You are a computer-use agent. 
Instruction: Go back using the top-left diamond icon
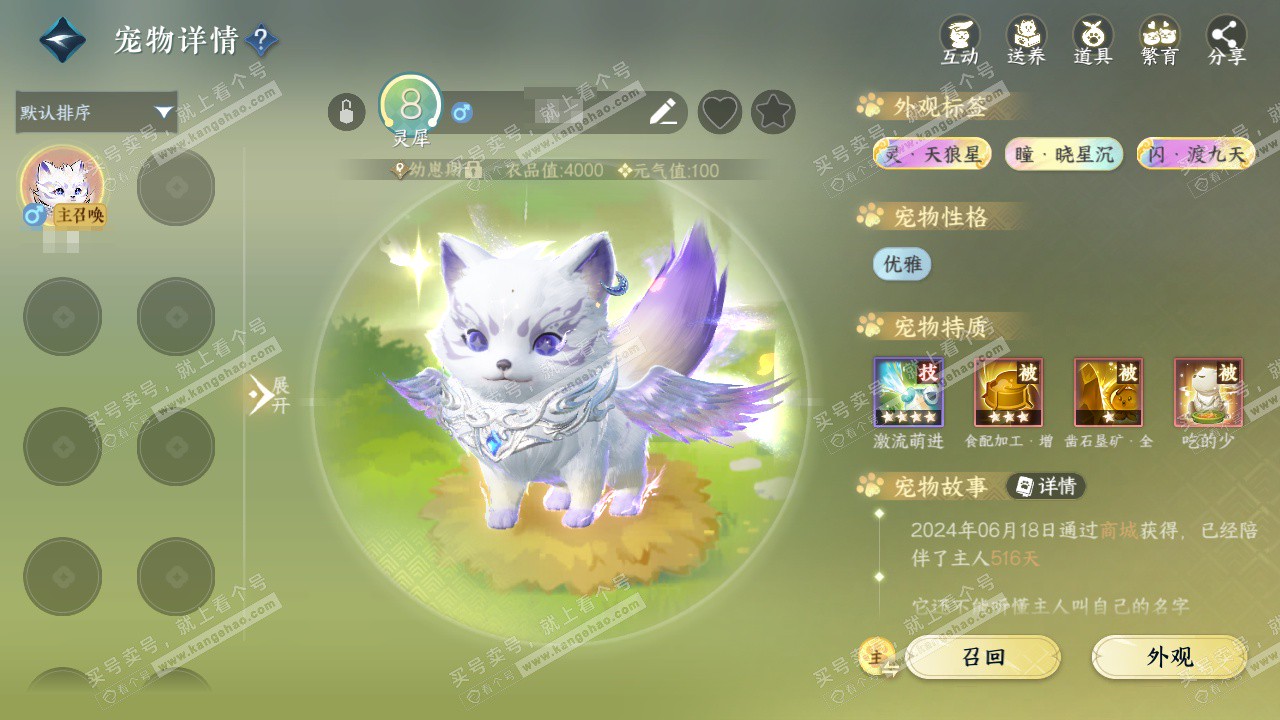point(62,40)
